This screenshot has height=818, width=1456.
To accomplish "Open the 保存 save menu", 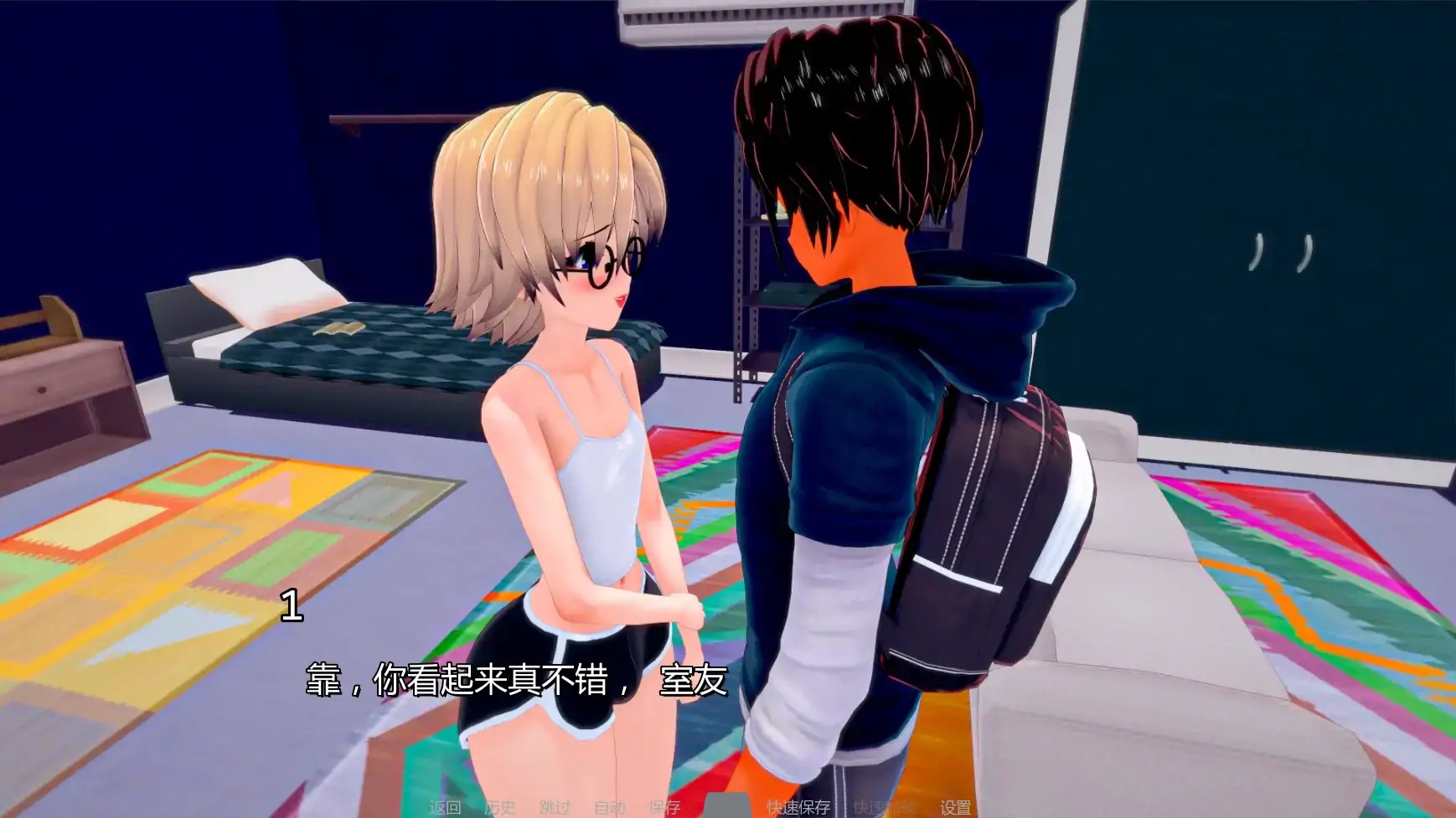I will click(664, 806).
